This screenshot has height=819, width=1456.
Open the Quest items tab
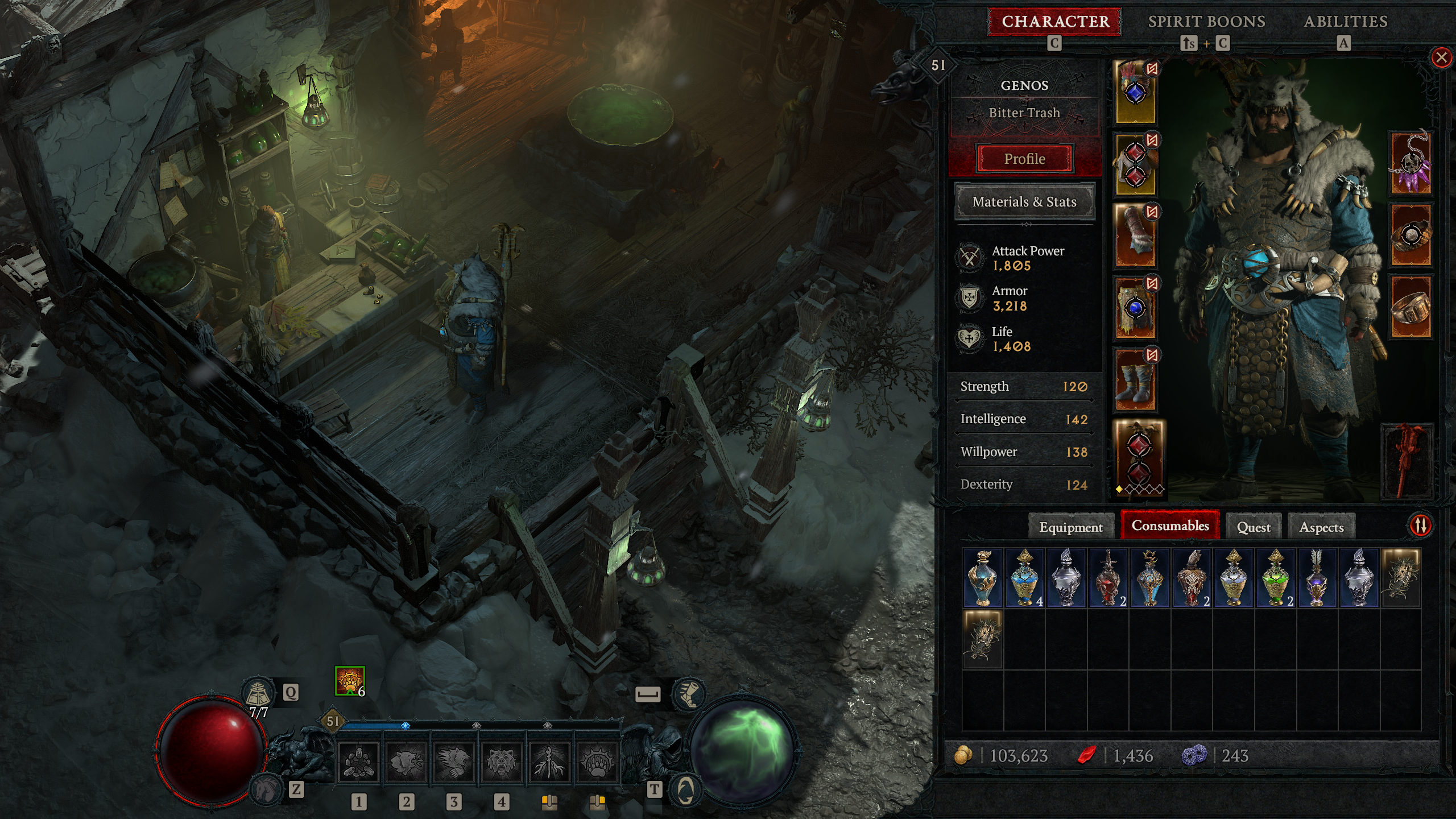(x=1254, y=527)
